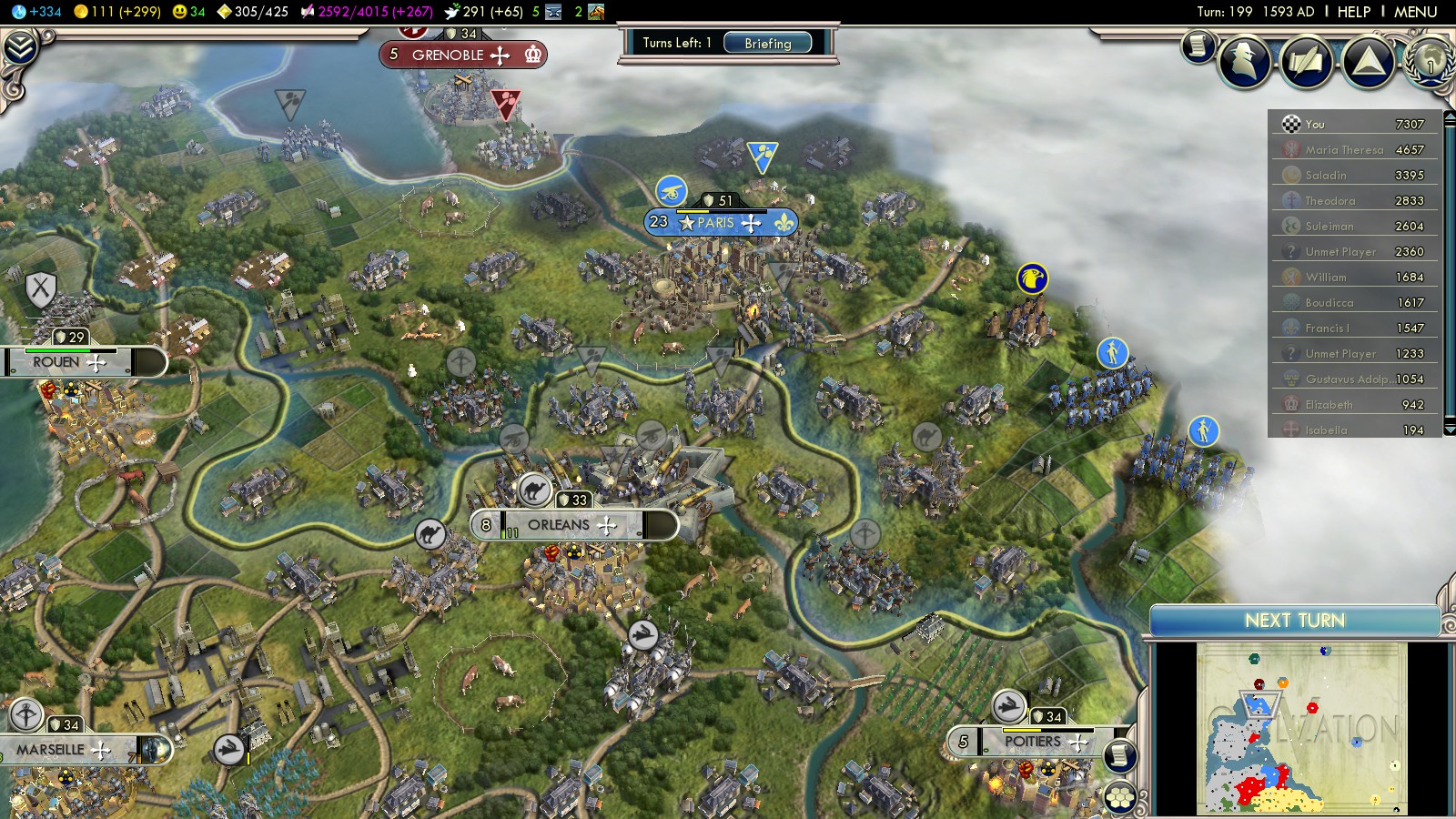Open the small scroll information button
This screenshot has height=819, width=1456.
1198,45
